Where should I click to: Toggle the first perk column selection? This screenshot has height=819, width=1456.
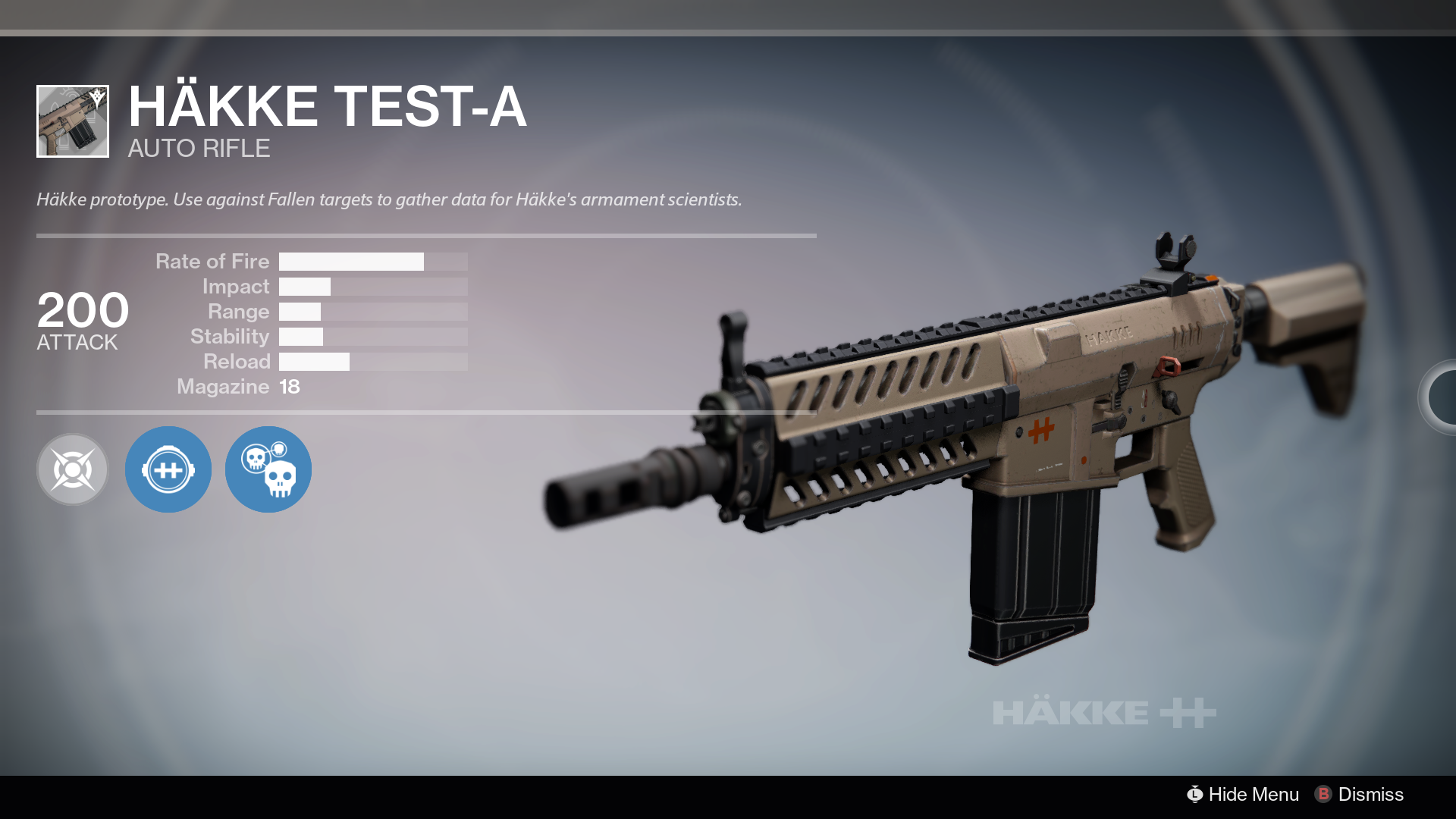(72, 469)
